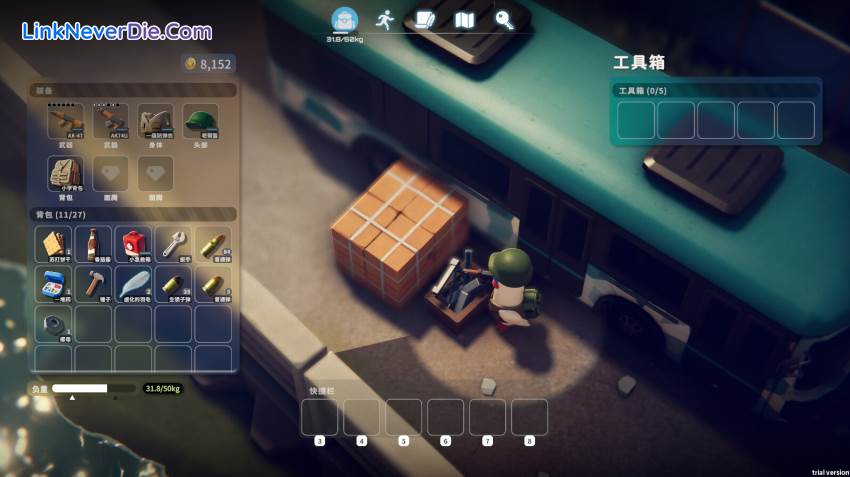Select the hex nut item slot
The width and height of the screenshot is (850, 477).
[x=53, y=324]
